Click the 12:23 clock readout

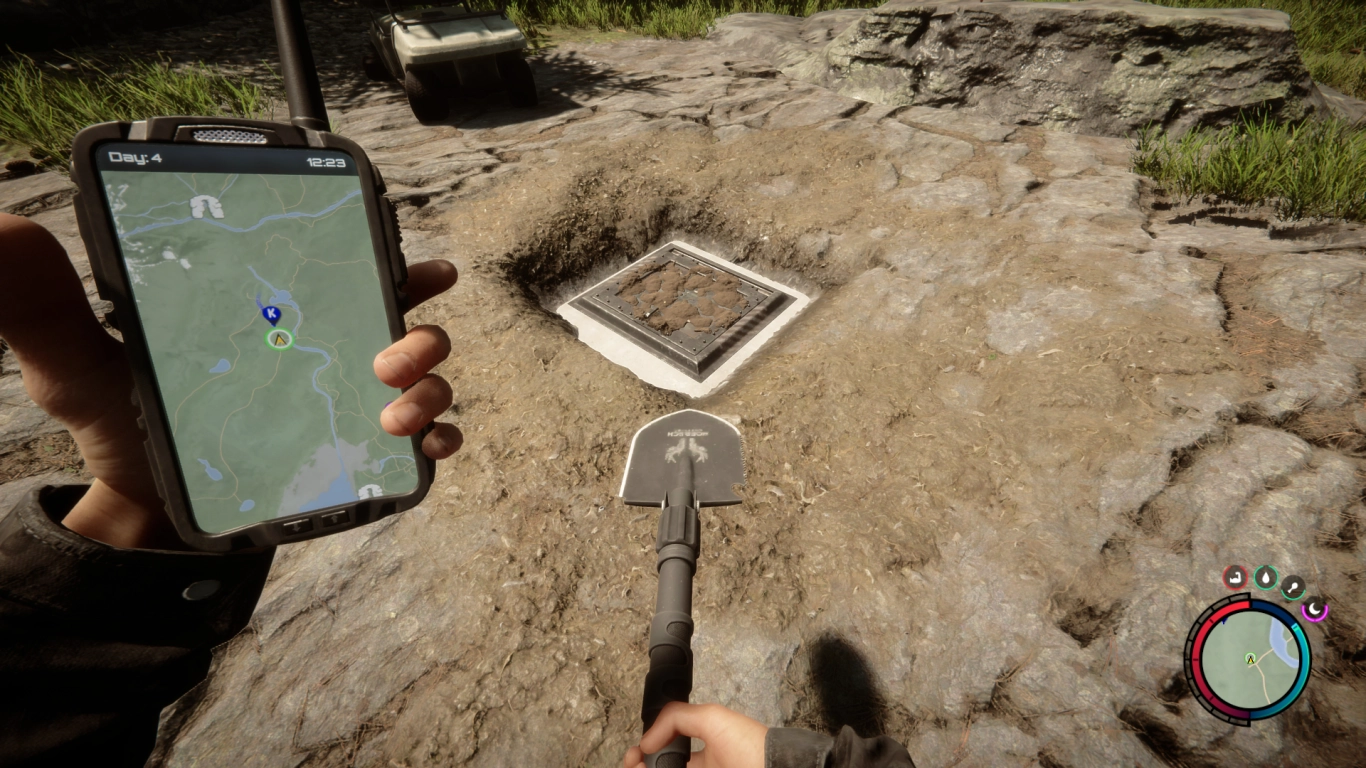pyautogui.click(x=327, y=161)
